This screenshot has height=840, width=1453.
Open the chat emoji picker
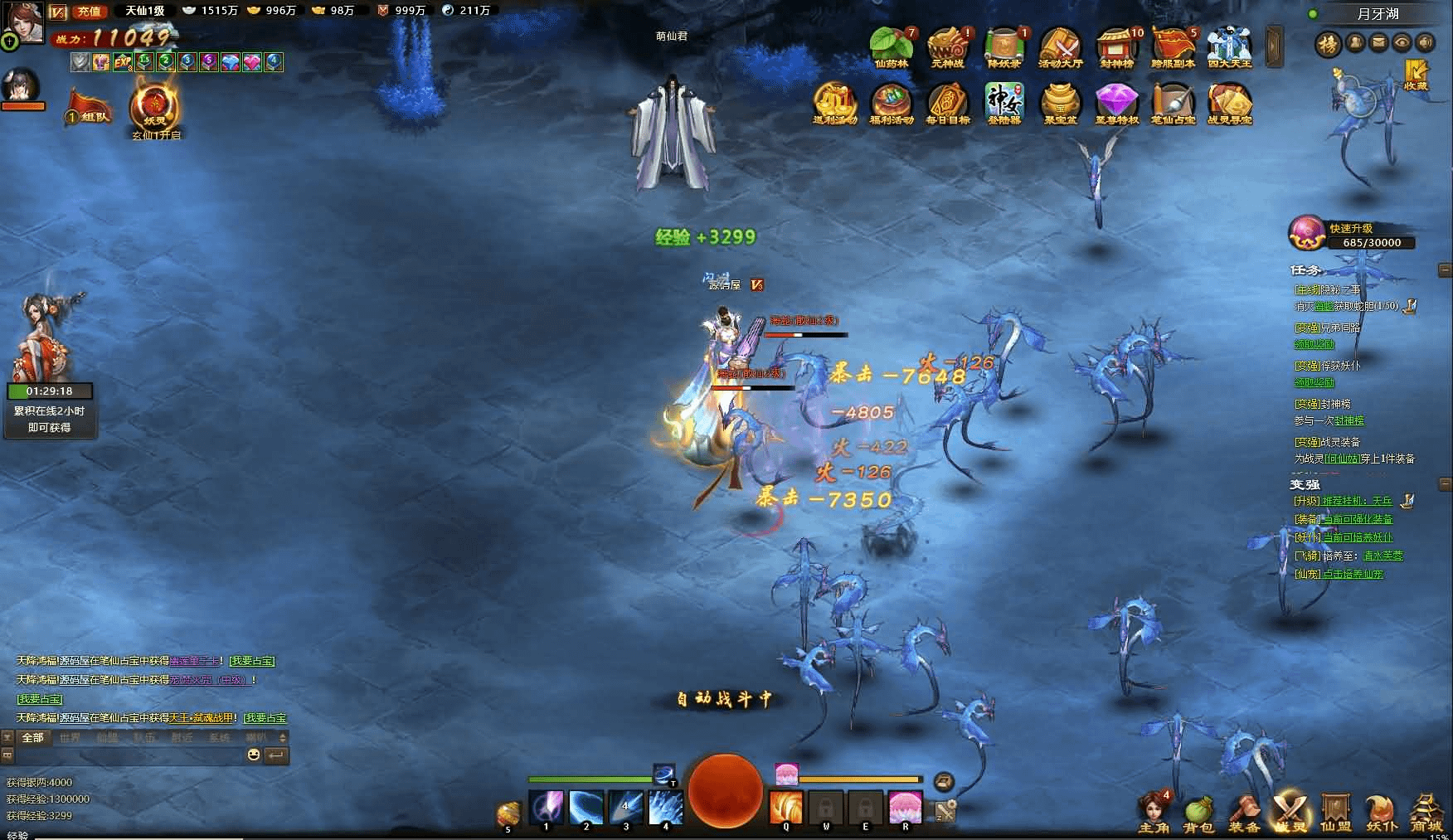pyautogui.click(x=254, y=755)
